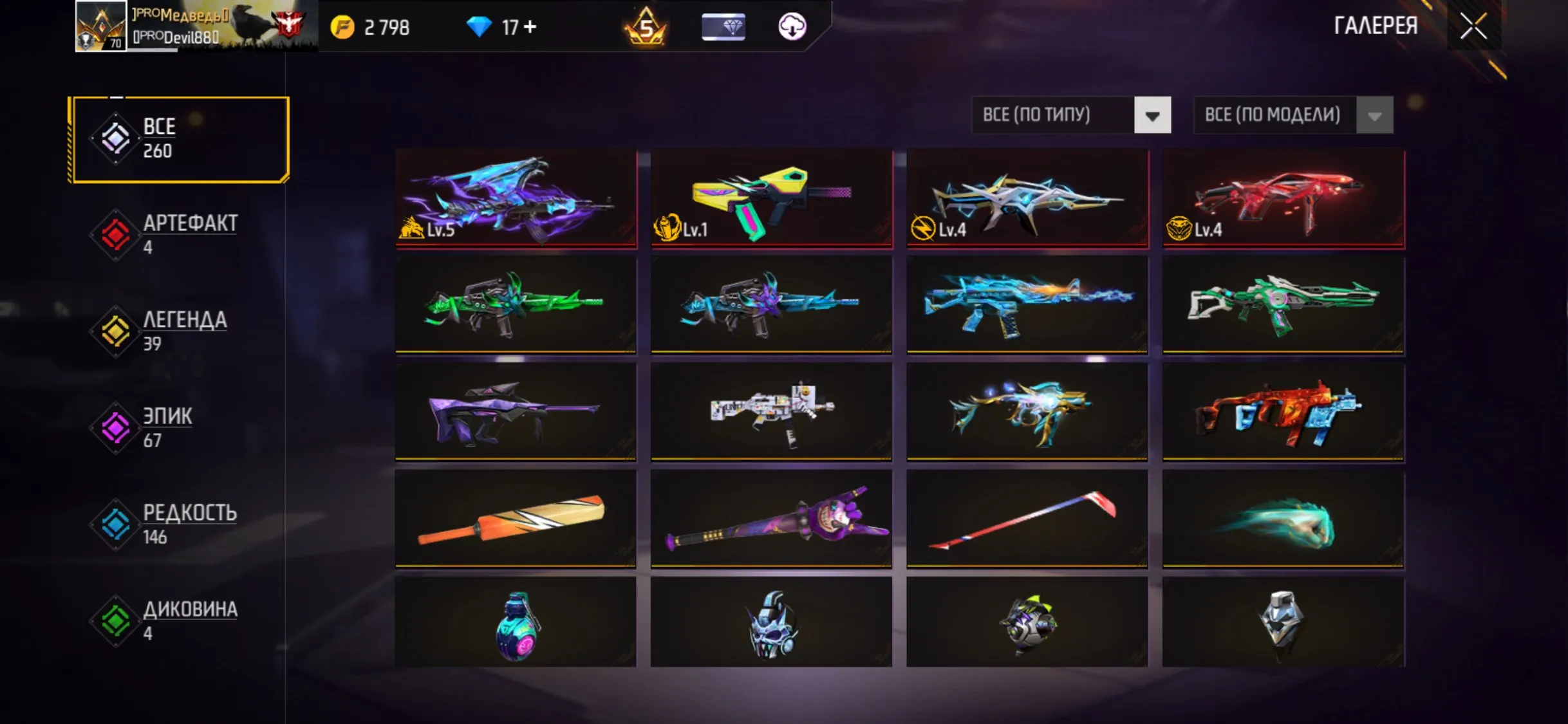Click the level 5 rank badge
The width and height of the screenshot is (1568, 724).
(647, 26)
